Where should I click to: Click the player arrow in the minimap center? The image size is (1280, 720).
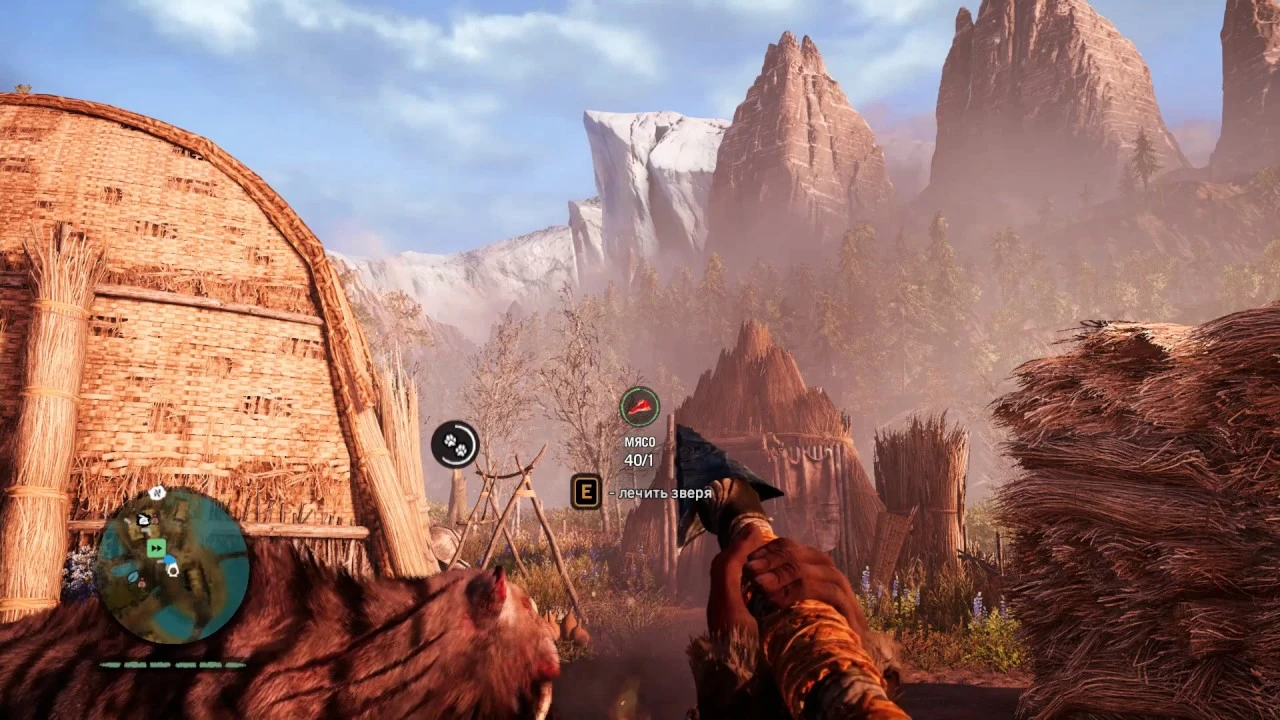(171, 567)
